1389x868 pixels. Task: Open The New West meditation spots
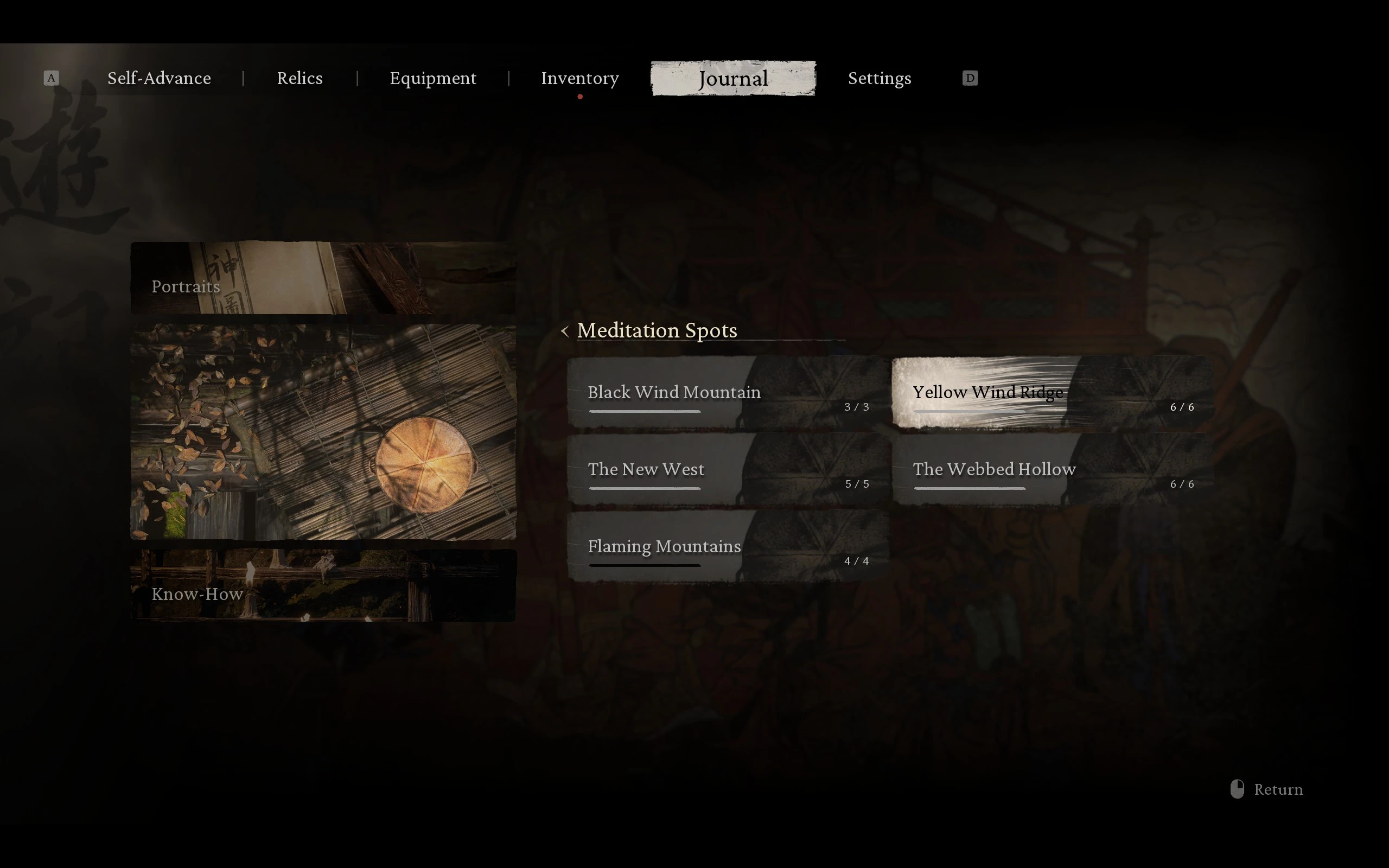pos(728,471)
